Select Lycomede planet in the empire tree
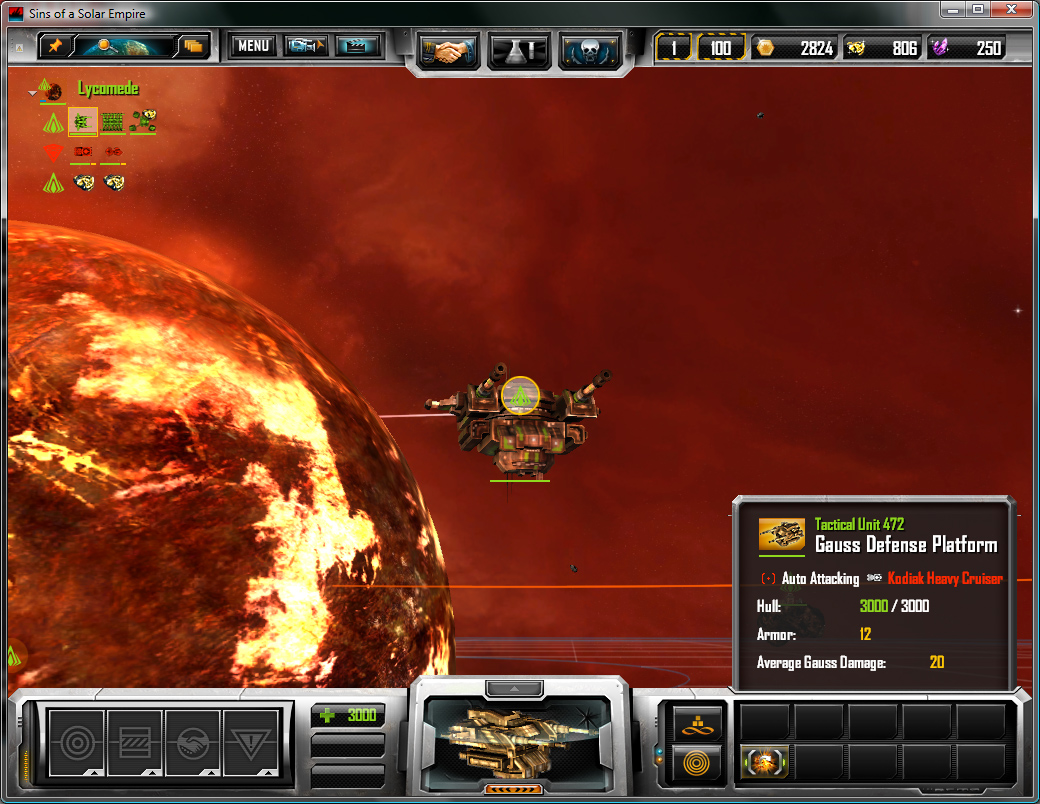The width and height of the screenshot is (1040, 804). 52,90
